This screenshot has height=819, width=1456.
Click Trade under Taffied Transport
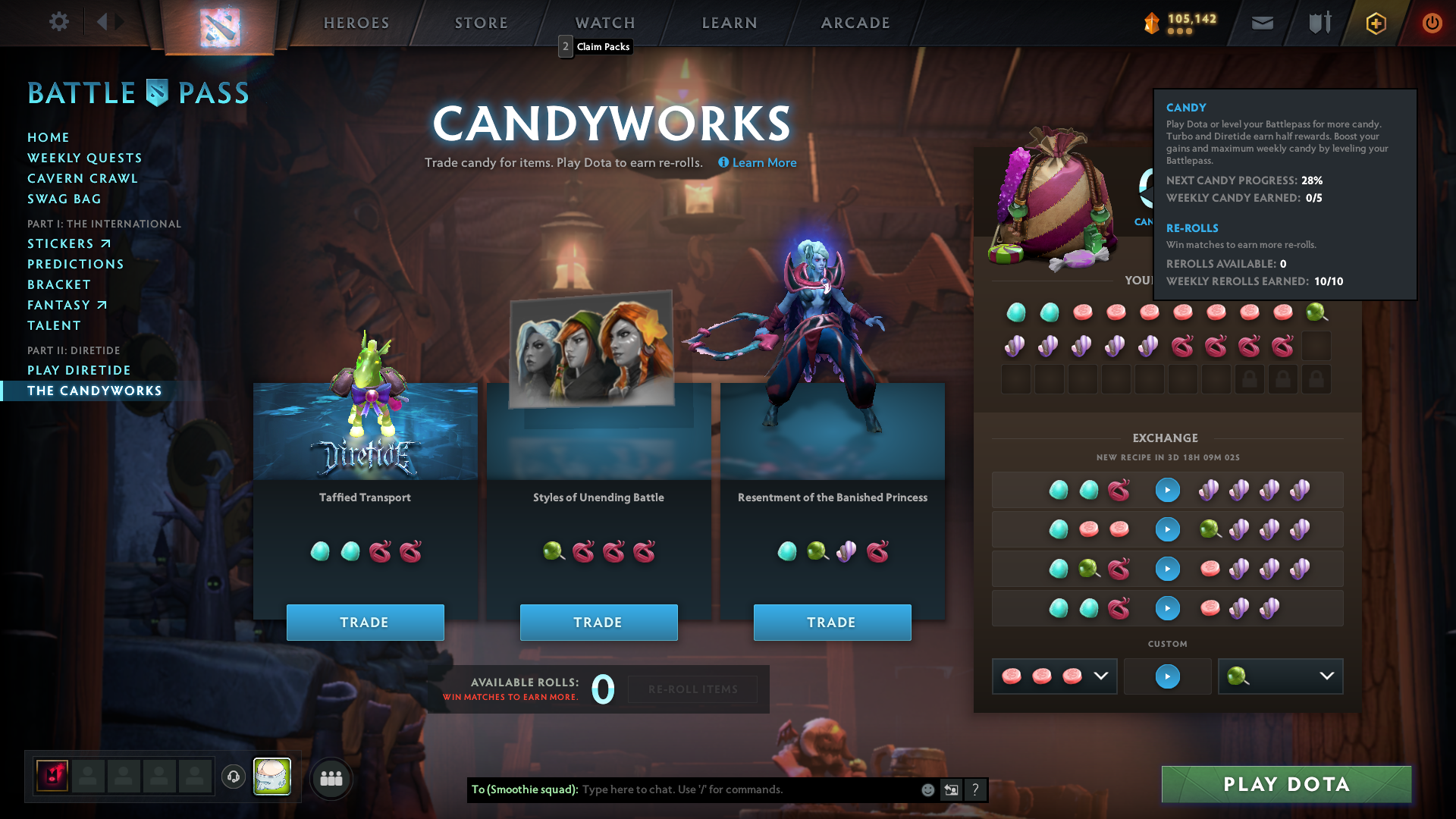(x=366, y=622)
